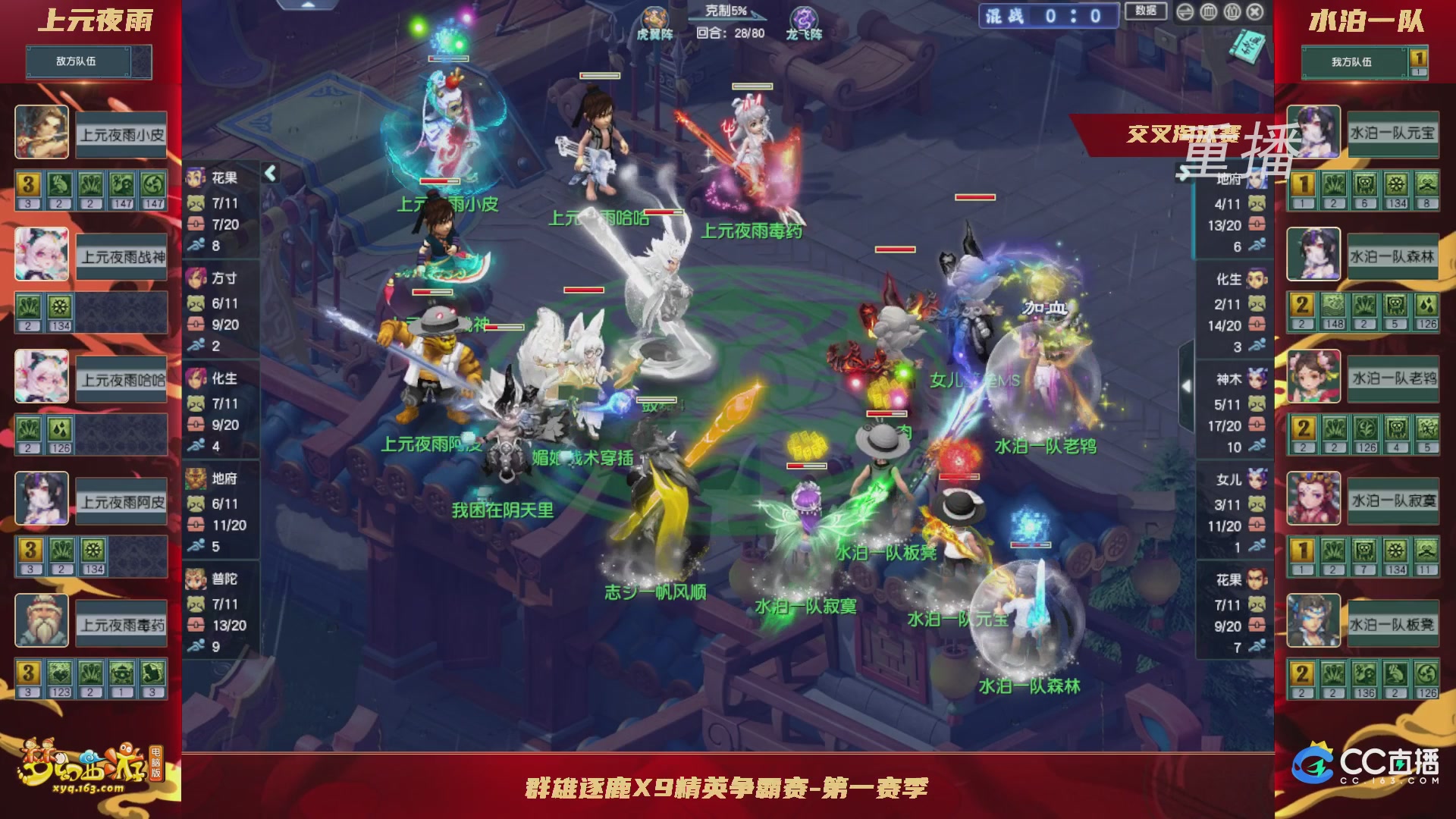Screen dimensions: 1456x819
Task: Toggle the 仙 circle icon in the top toolbar
Action: click(x=1232, y=11)
